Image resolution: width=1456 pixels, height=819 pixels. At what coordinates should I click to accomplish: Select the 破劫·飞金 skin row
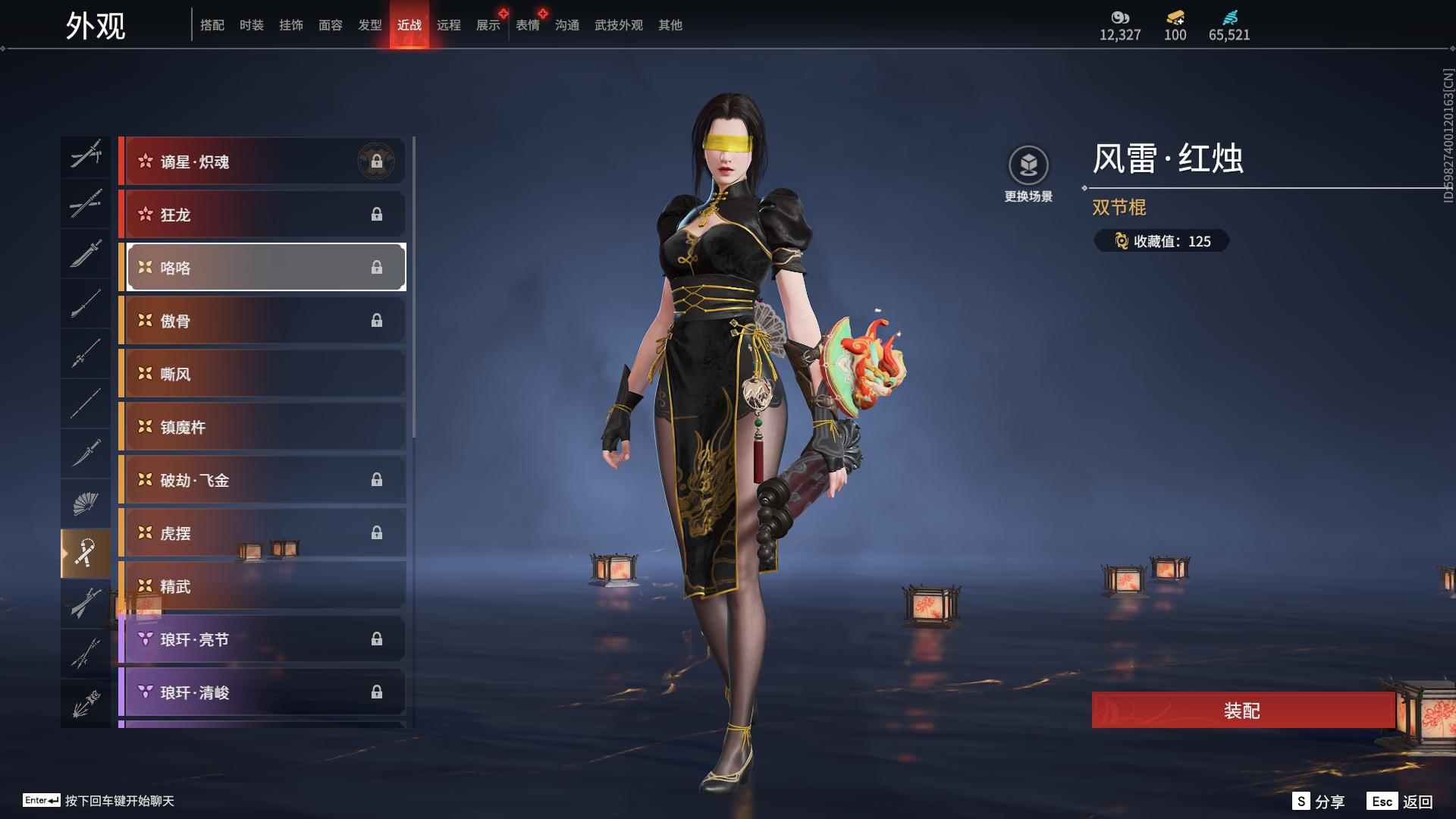pos(262,480)
